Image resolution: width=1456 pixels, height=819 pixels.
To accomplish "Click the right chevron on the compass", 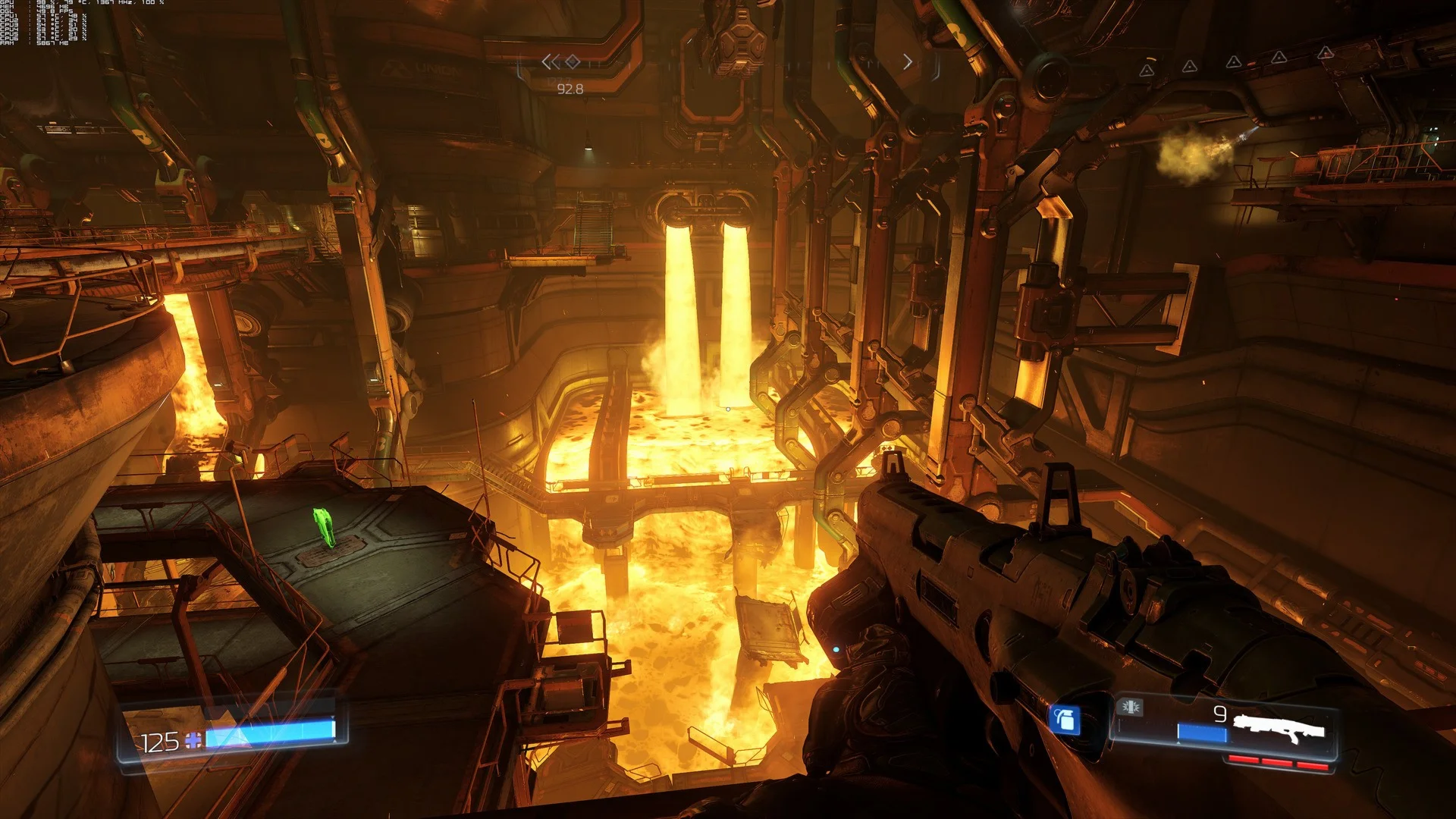I will [908, 62].
